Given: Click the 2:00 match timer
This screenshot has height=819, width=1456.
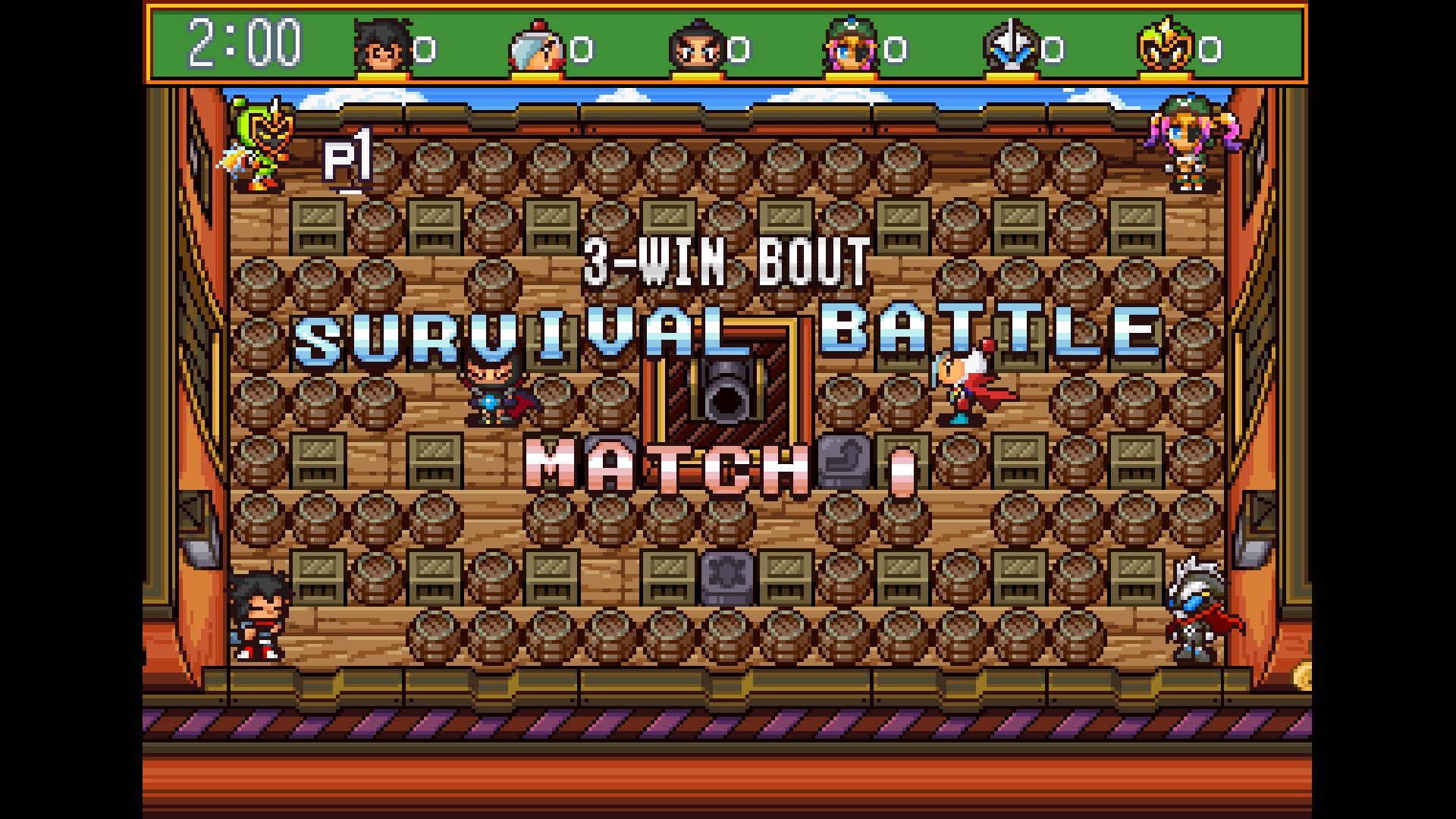Looking at the screenshot, I should [243, 45].
